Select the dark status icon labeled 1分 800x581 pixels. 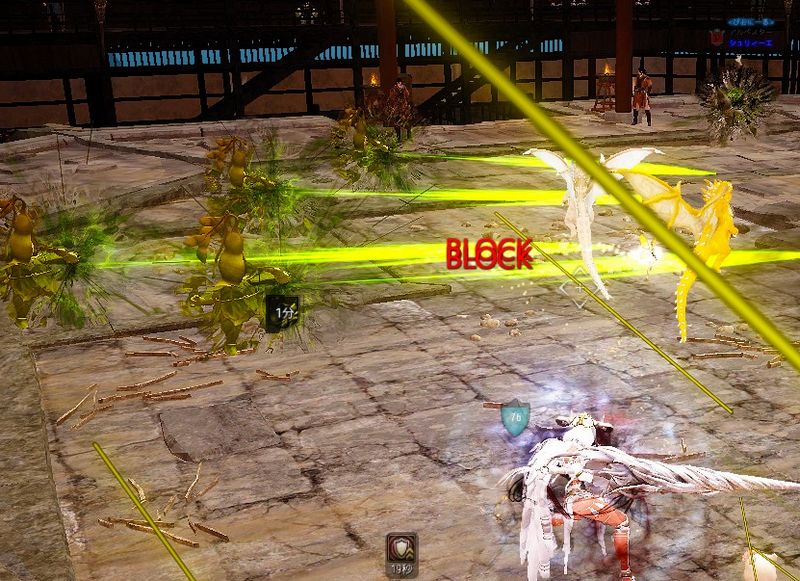284,311
